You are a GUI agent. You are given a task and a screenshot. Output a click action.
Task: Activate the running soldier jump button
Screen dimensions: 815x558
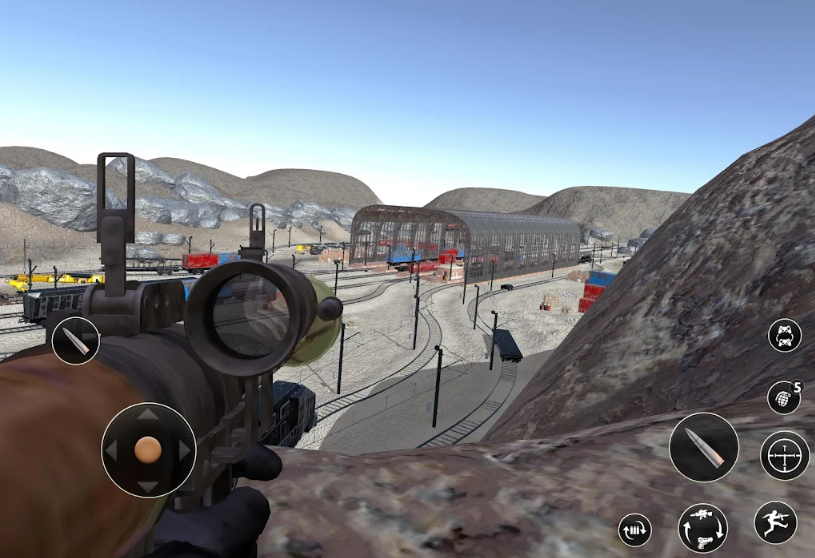[775, 522]
